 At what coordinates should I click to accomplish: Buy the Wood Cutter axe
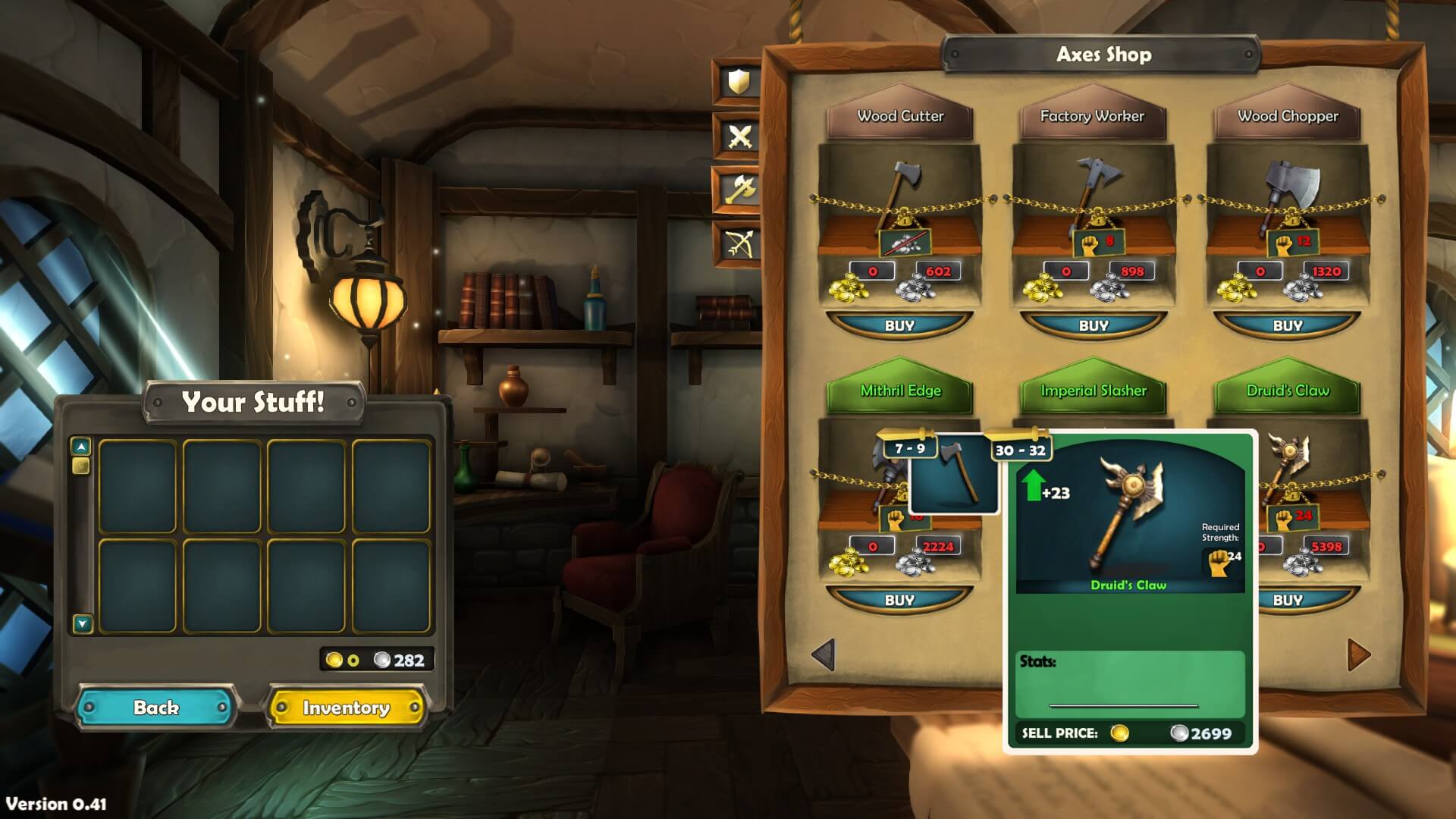[x=899, y=325]
